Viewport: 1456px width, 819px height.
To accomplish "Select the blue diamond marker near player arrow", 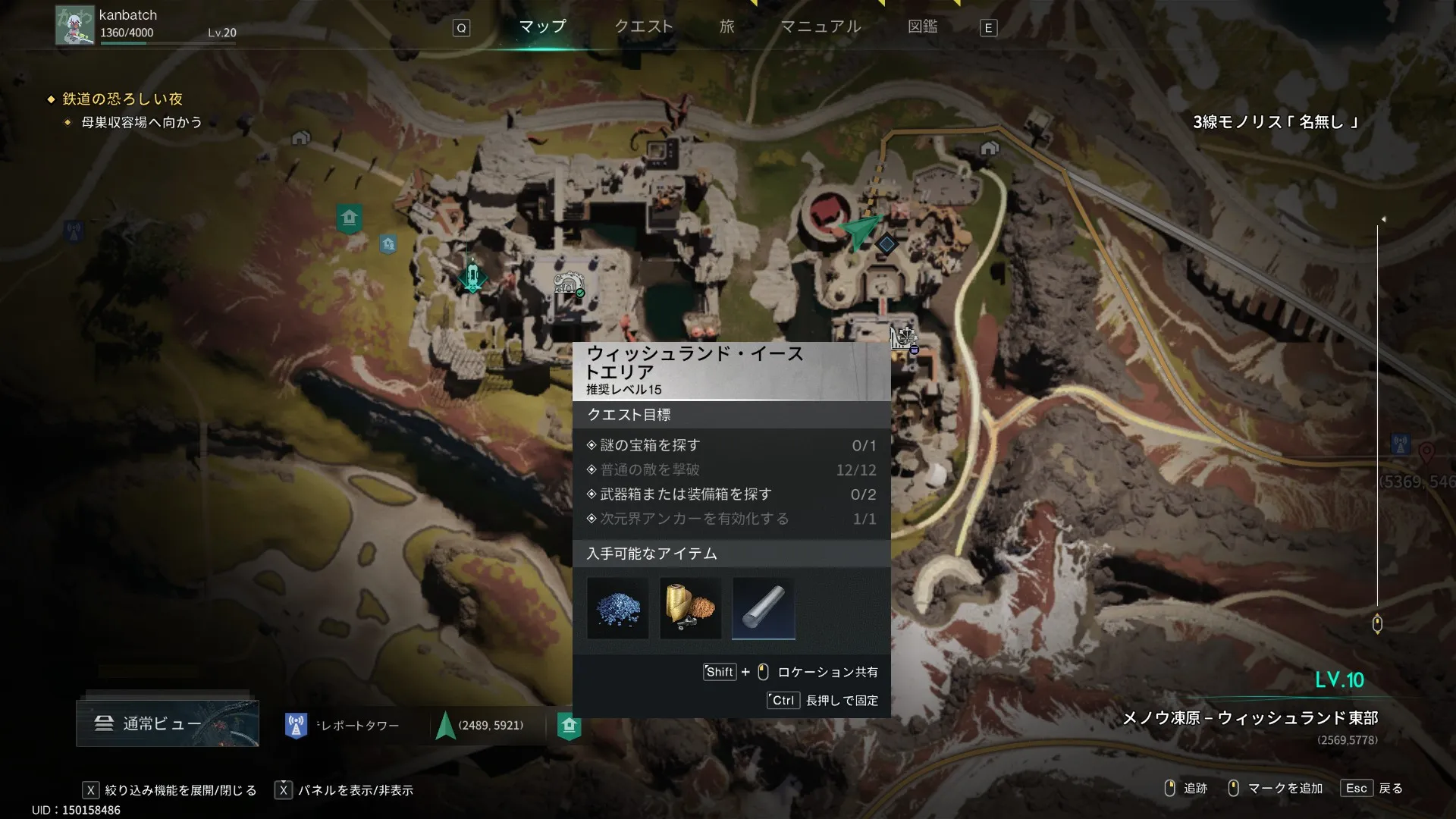I will point(886,244).
